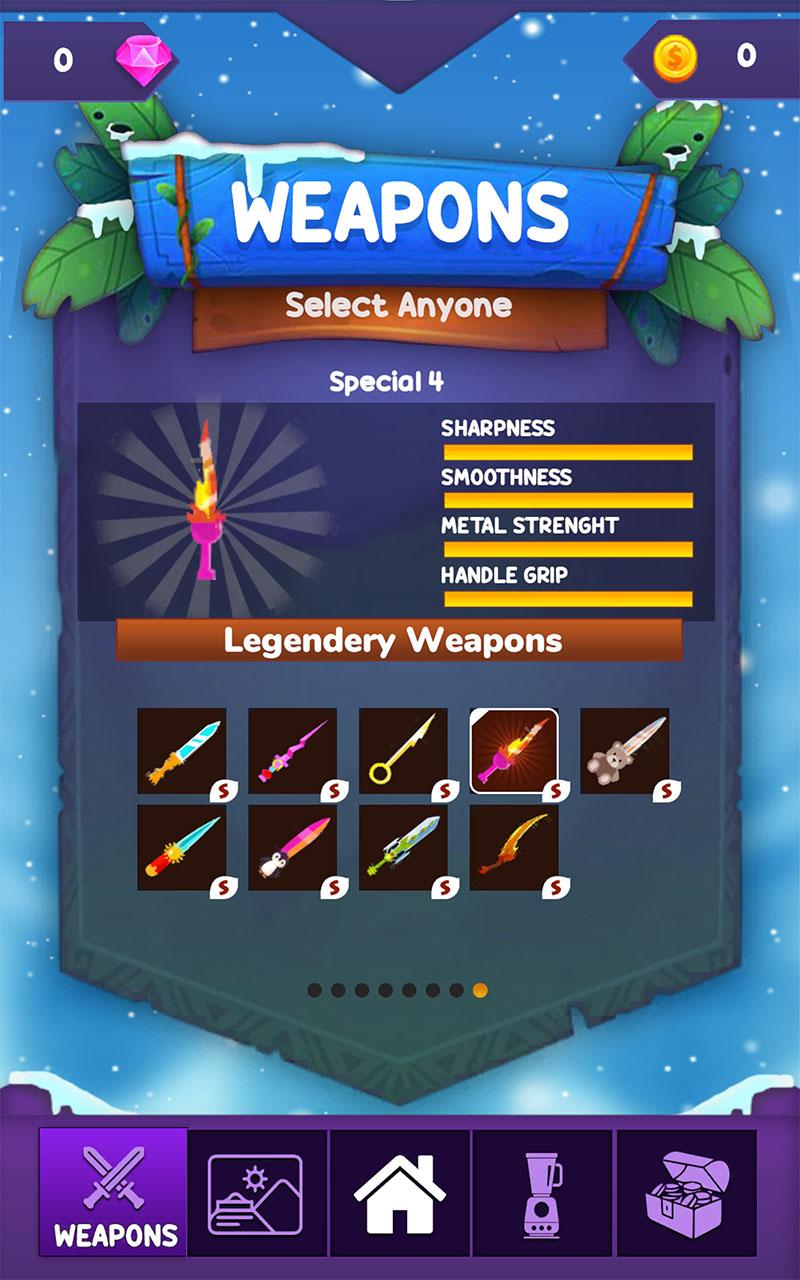Pick the green-hilted broad sword

(x=403, y=848)
